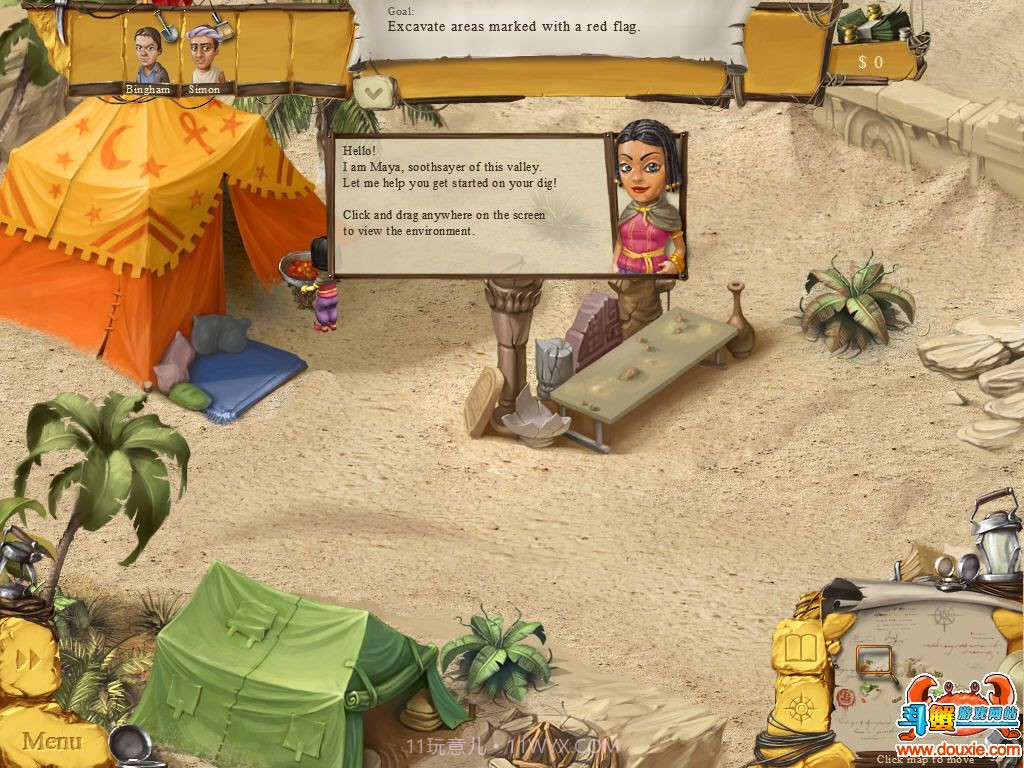The image size is (1024, 768).
Task: Open the Menu button
Action: pos(52,741)
